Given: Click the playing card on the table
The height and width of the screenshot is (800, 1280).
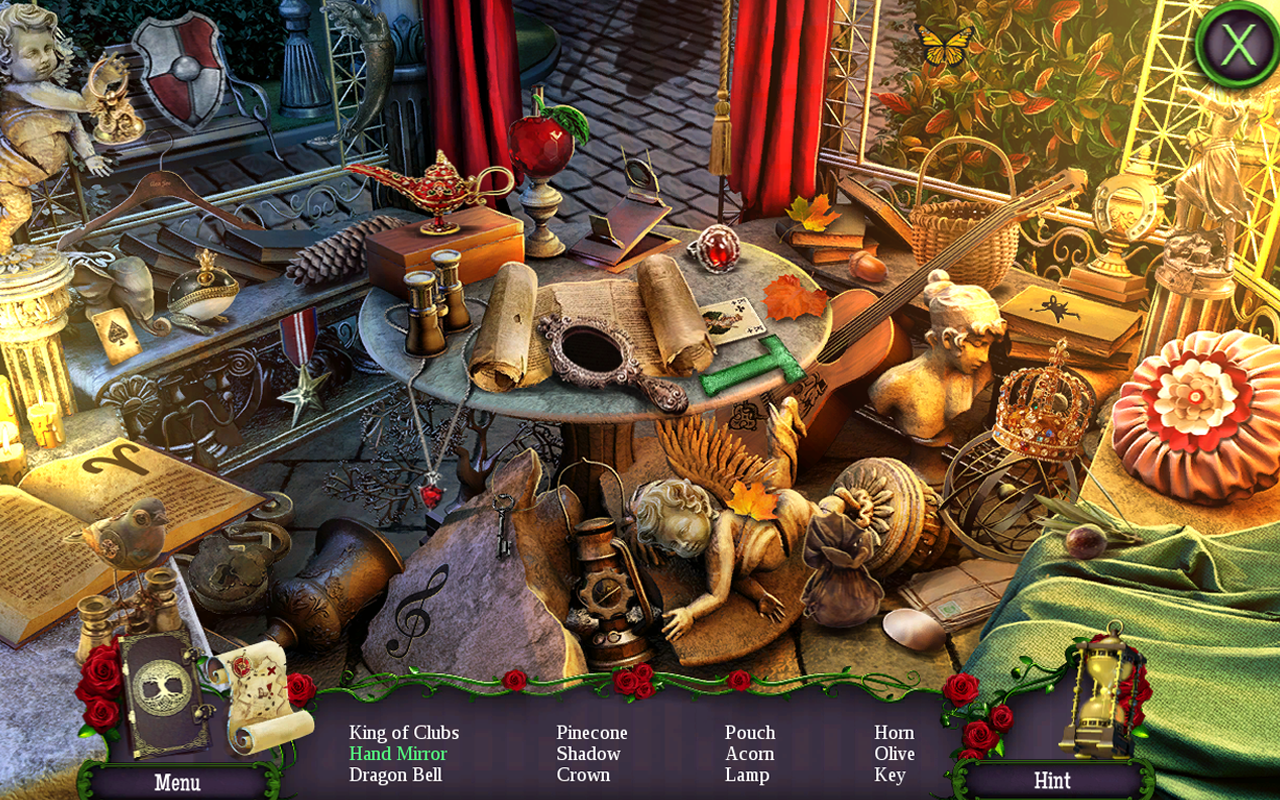Looking at the screenshot, I should [733, 320].
